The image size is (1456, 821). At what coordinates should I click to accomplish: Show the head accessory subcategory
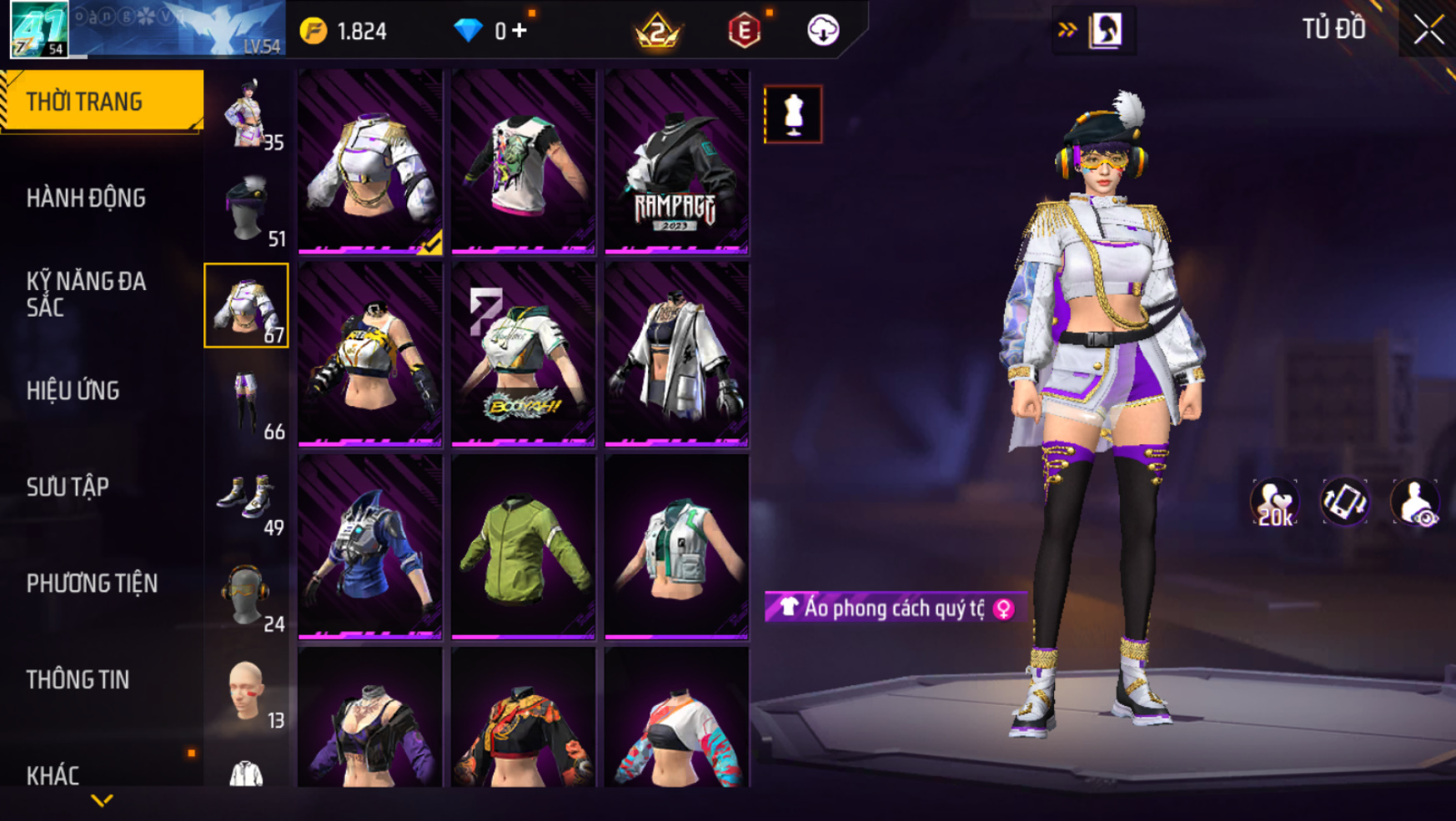(x=247, y=209)
